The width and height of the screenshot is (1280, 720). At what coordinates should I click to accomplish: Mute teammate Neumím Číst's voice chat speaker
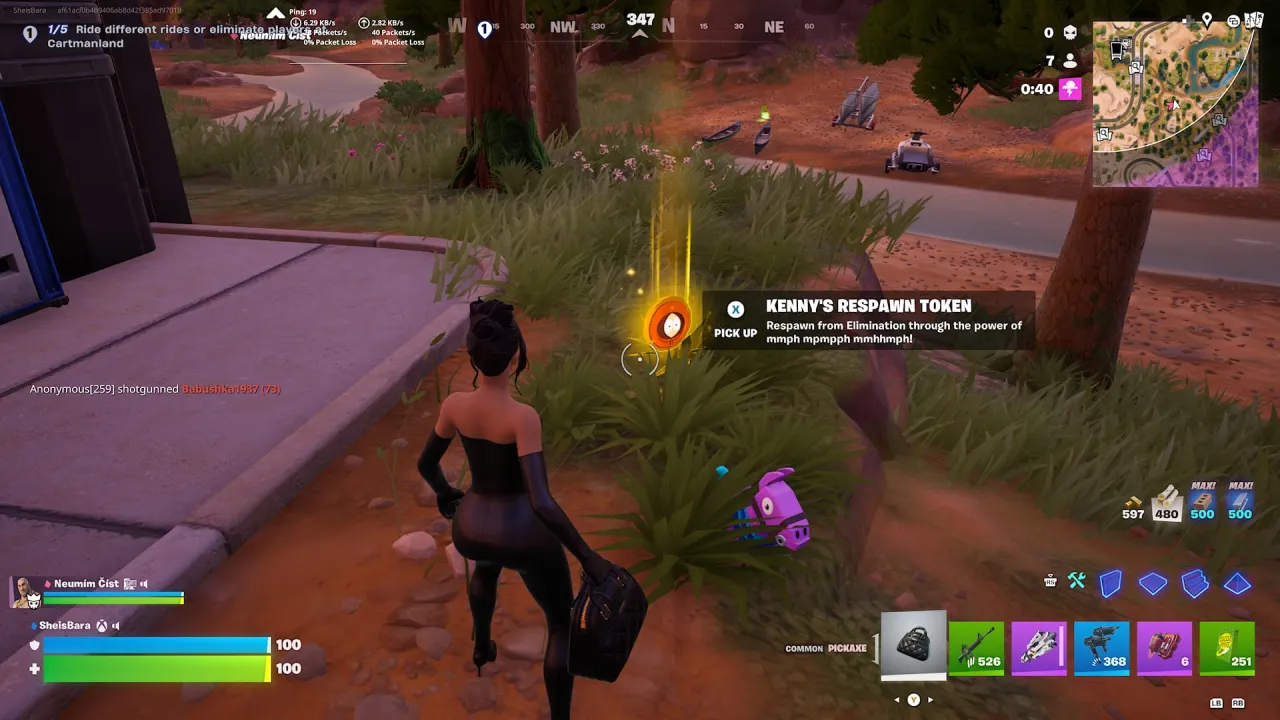tap(142, 583)
